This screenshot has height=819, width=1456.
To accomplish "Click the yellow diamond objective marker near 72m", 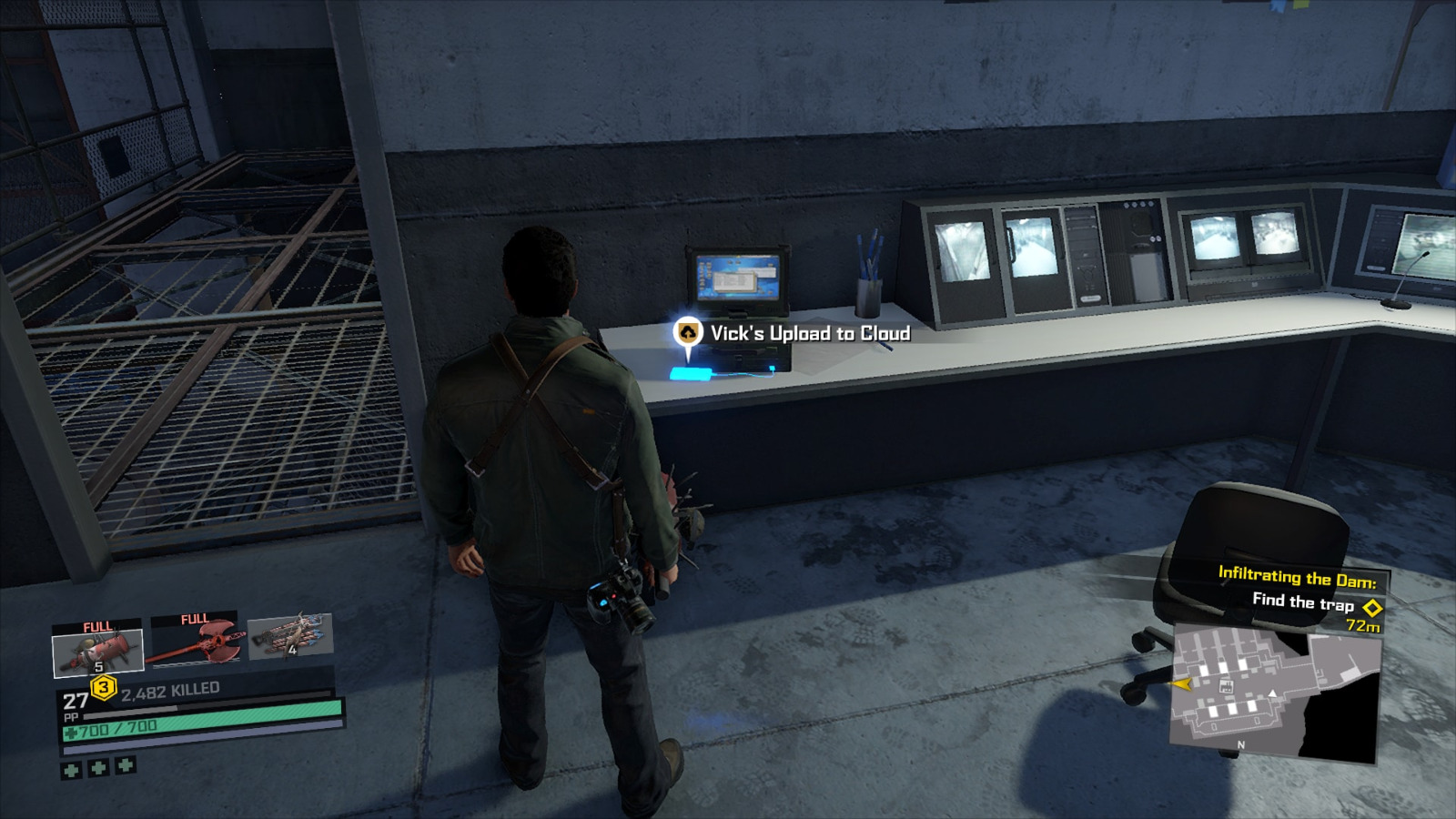I will tap(1372, 607).
